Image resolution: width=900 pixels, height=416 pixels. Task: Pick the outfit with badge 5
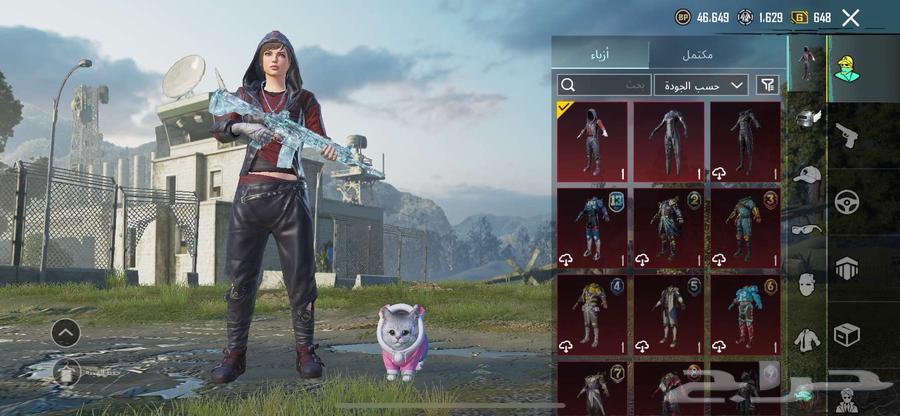(x=669, y=313)
